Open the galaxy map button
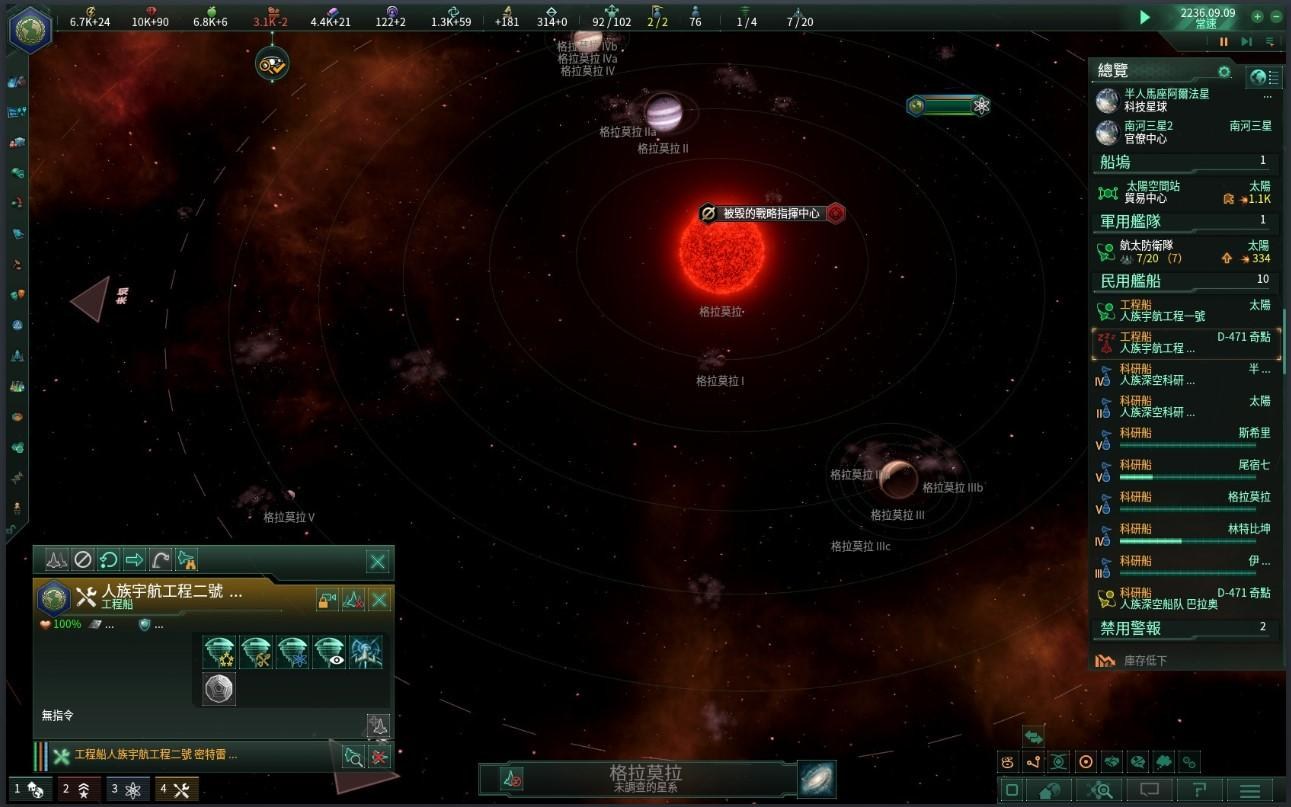Screen dimensions: 1291x807 point(816,779)
